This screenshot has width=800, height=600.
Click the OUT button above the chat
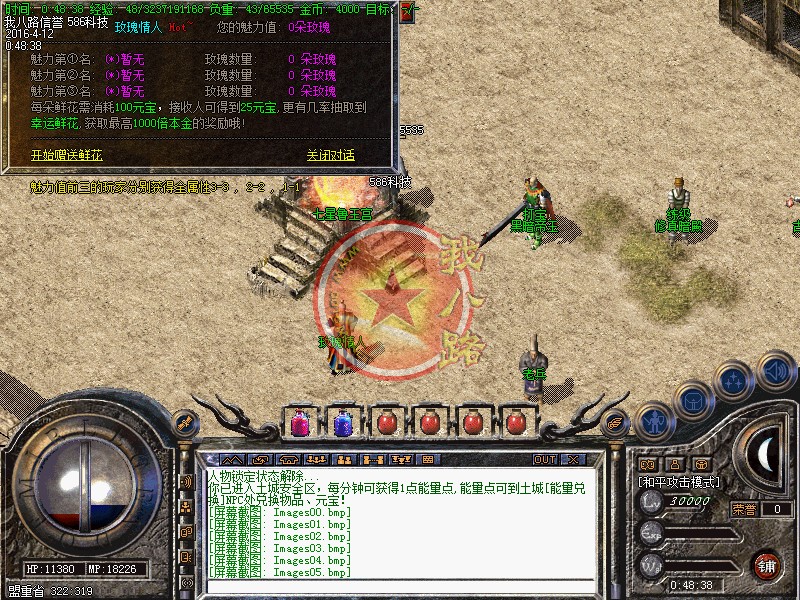(544, 459)
